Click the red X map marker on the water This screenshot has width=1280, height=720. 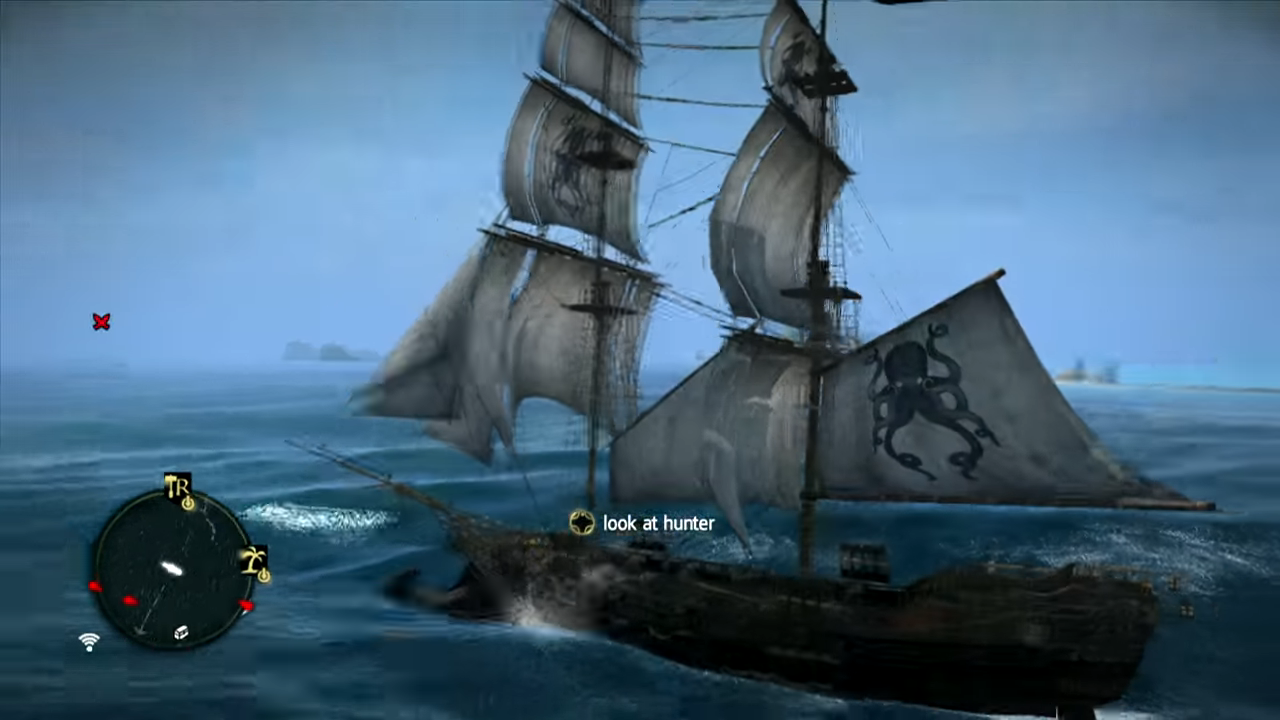[x=101, y=322]
